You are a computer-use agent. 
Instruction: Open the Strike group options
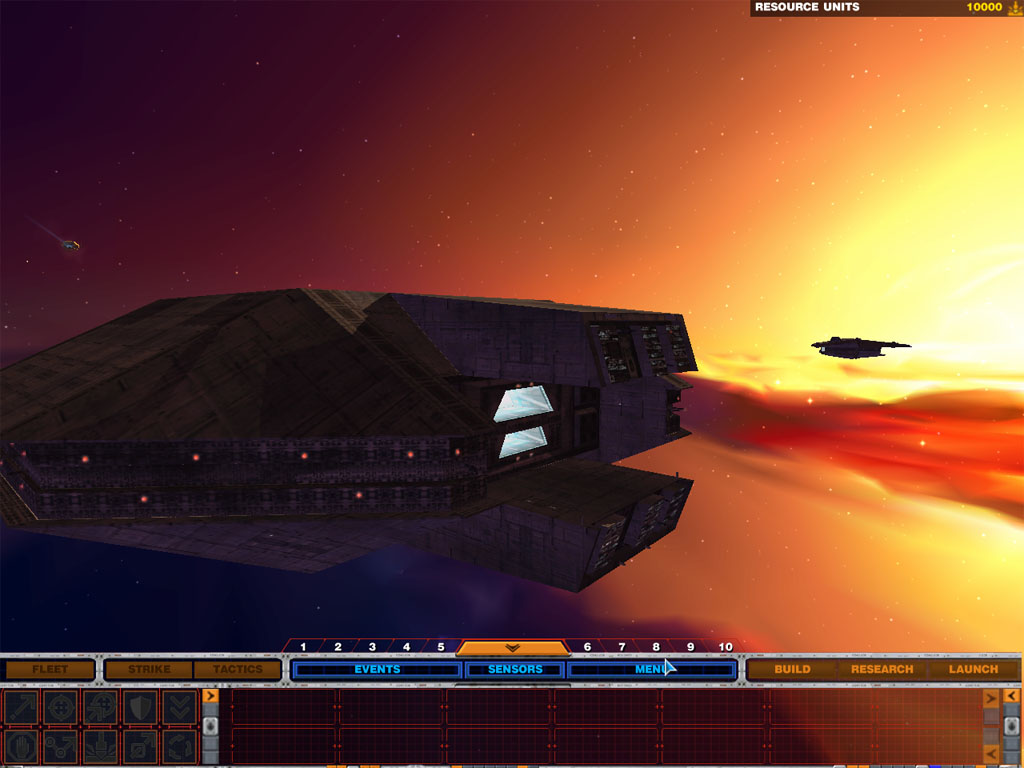[x=149, y=669]
